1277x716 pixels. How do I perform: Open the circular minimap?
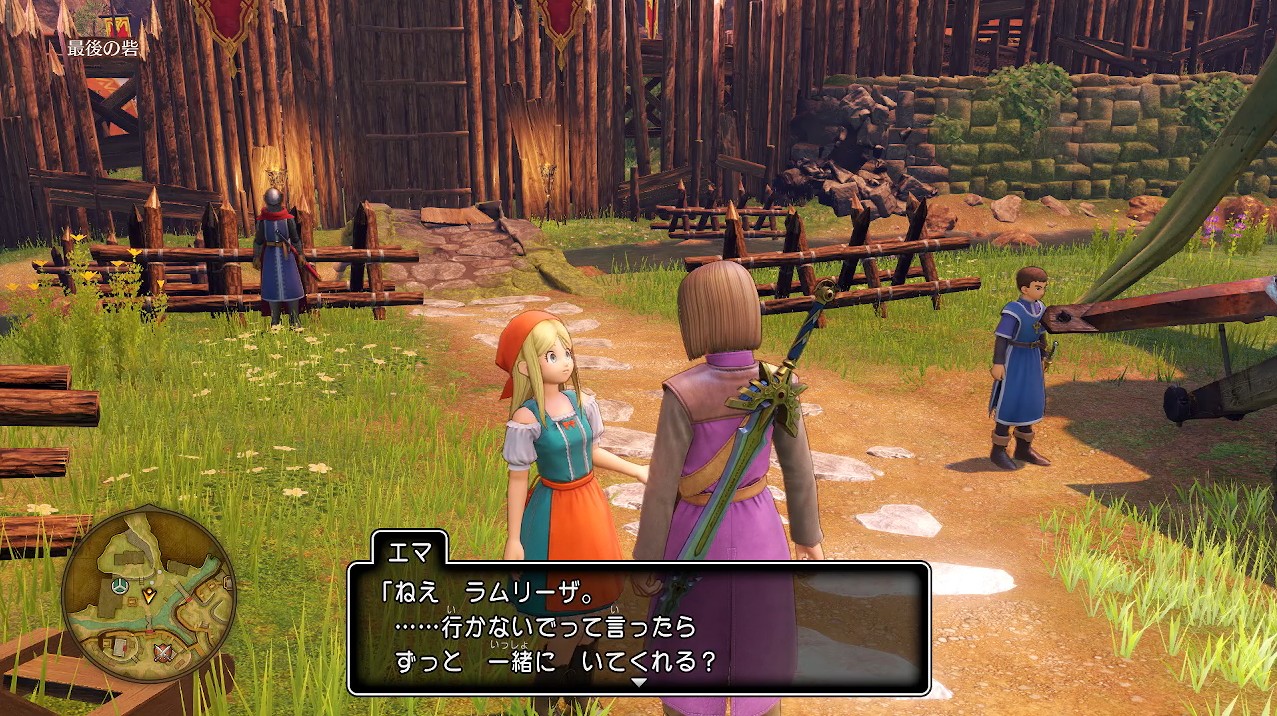coord(148,594)
